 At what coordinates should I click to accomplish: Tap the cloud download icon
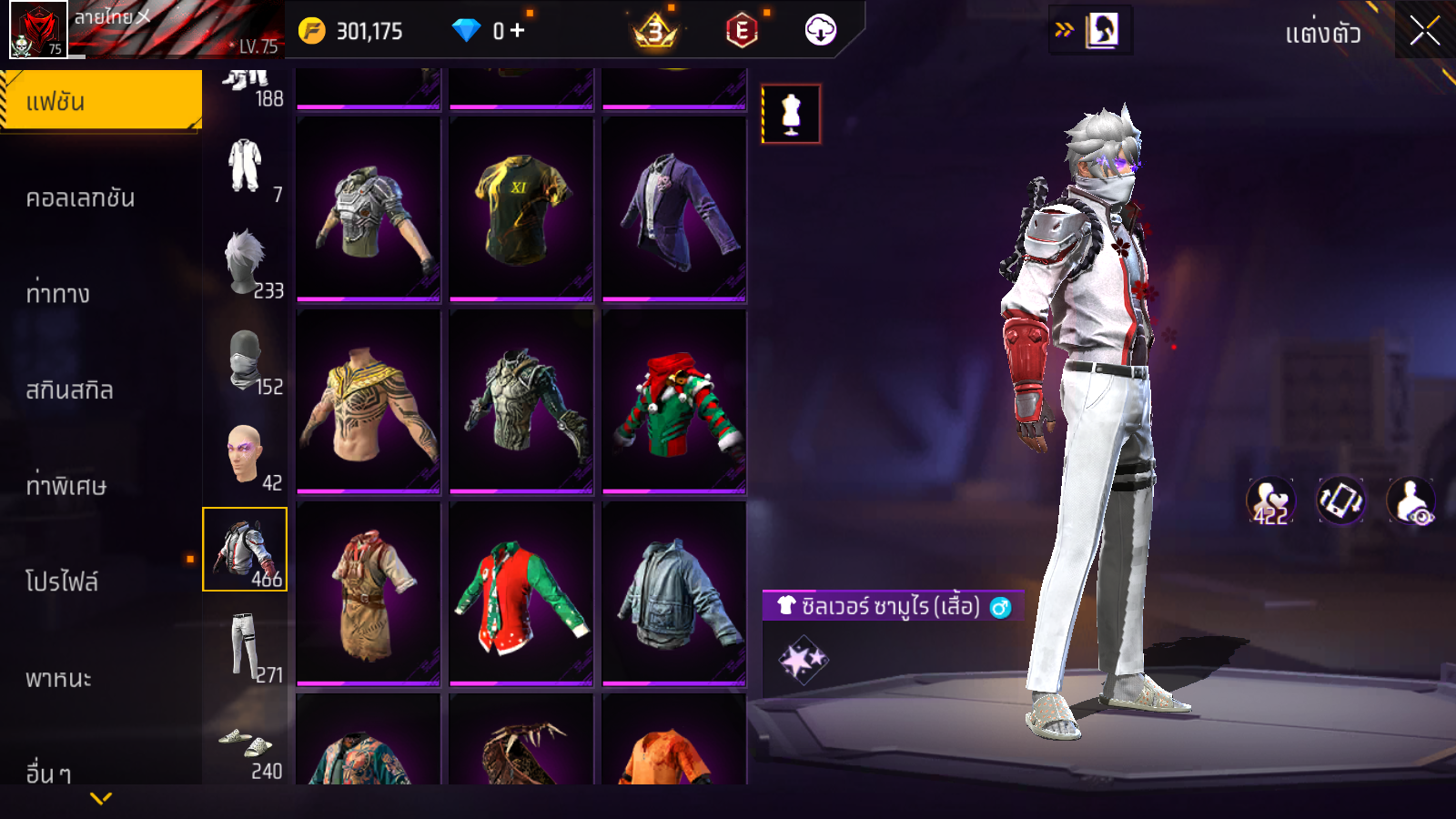(820, 31)
